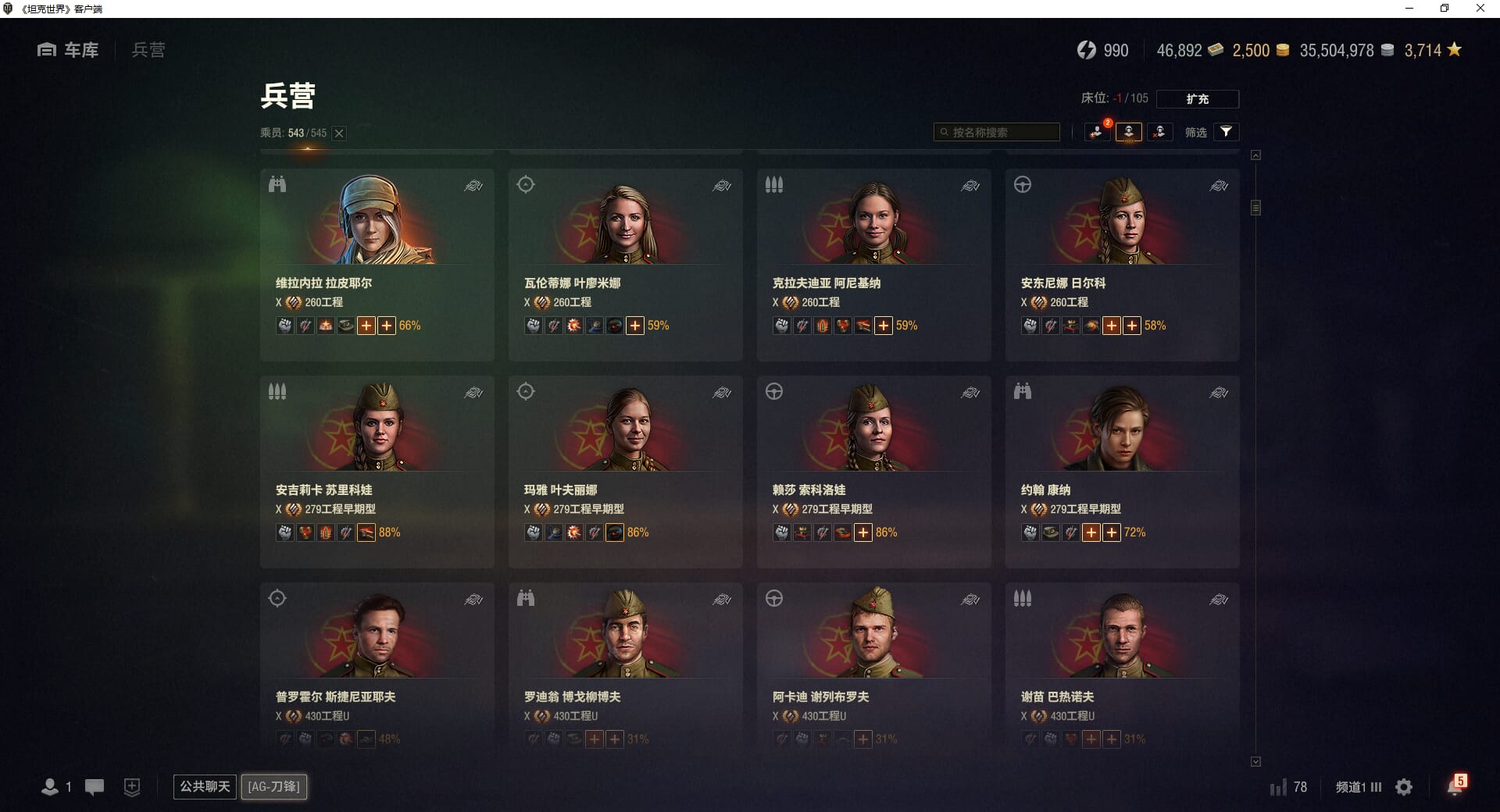Go back to the 车库 garage
This screenshot has height=812, width=1500.
pos(69,50)
